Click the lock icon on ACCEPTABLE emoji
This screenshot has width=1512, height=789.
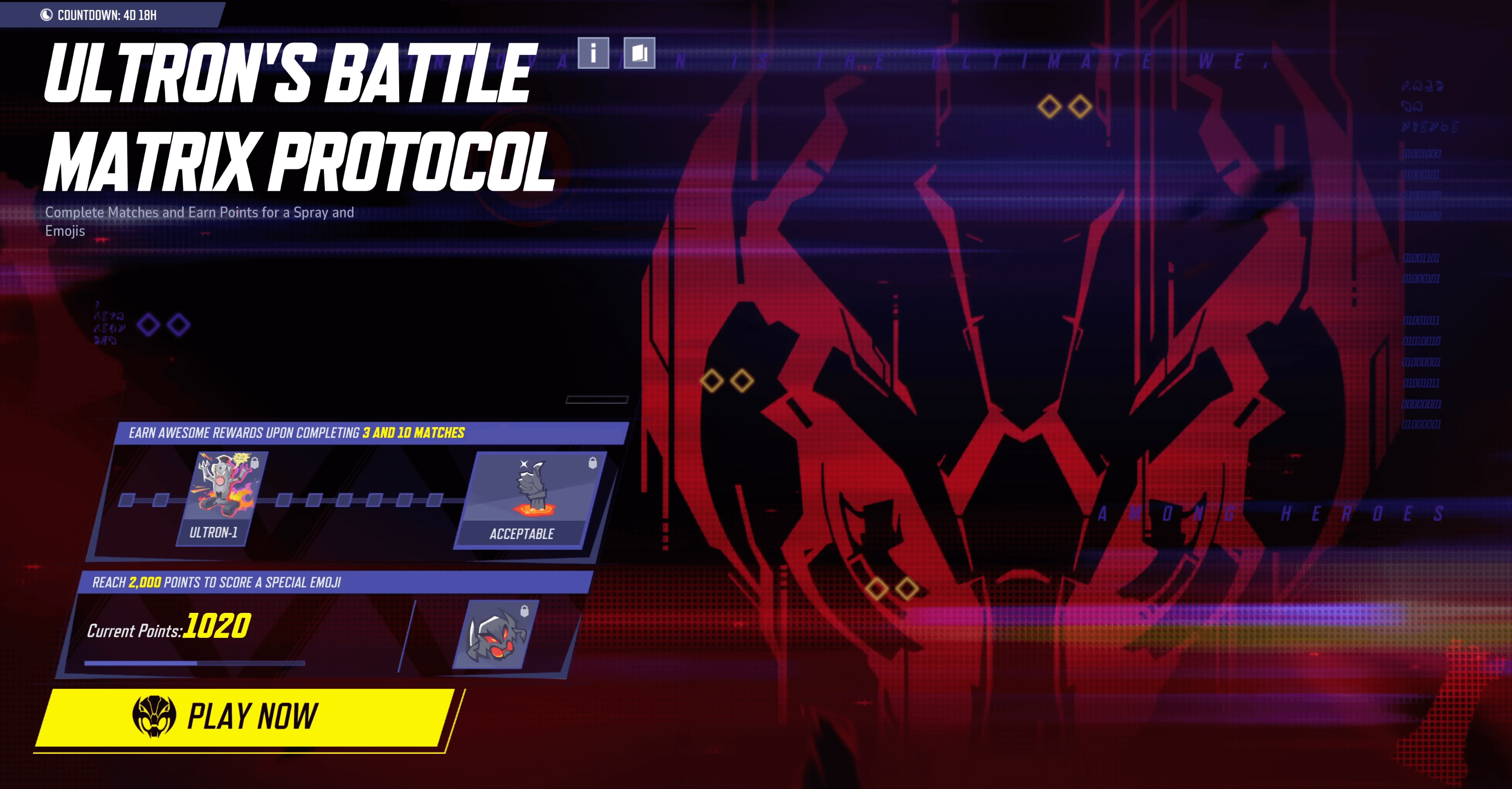point(593,462)
